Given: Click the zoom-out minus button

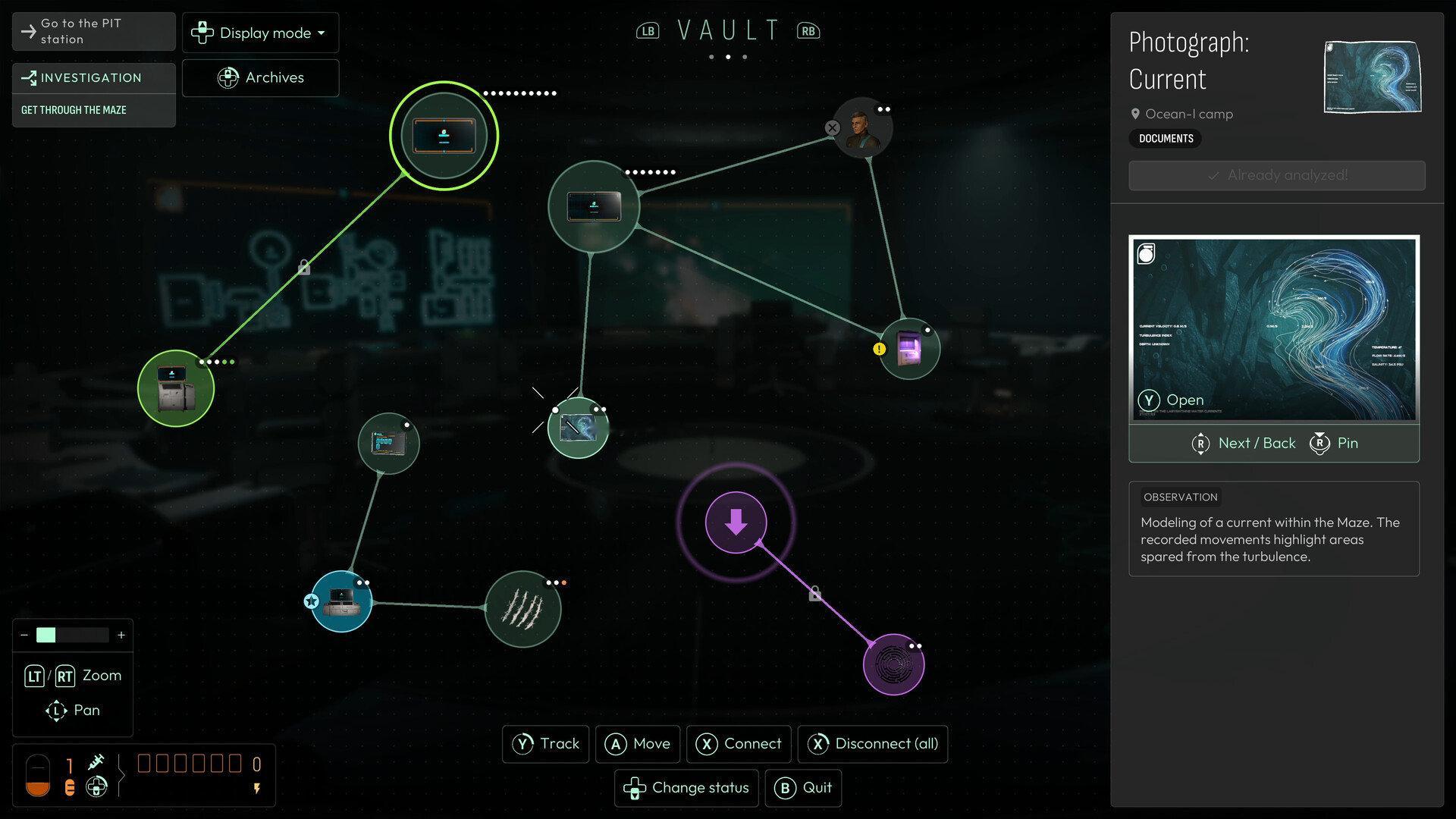Looking at the screenshot, I should click(x=25, y=635).
